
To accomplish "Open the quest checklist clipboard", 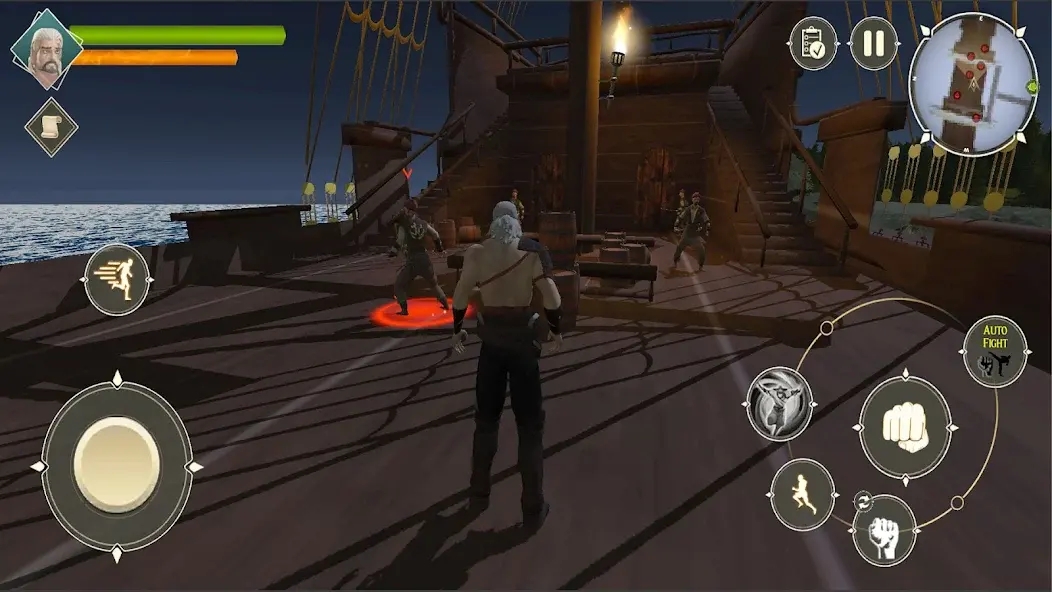I will (814, 44).
